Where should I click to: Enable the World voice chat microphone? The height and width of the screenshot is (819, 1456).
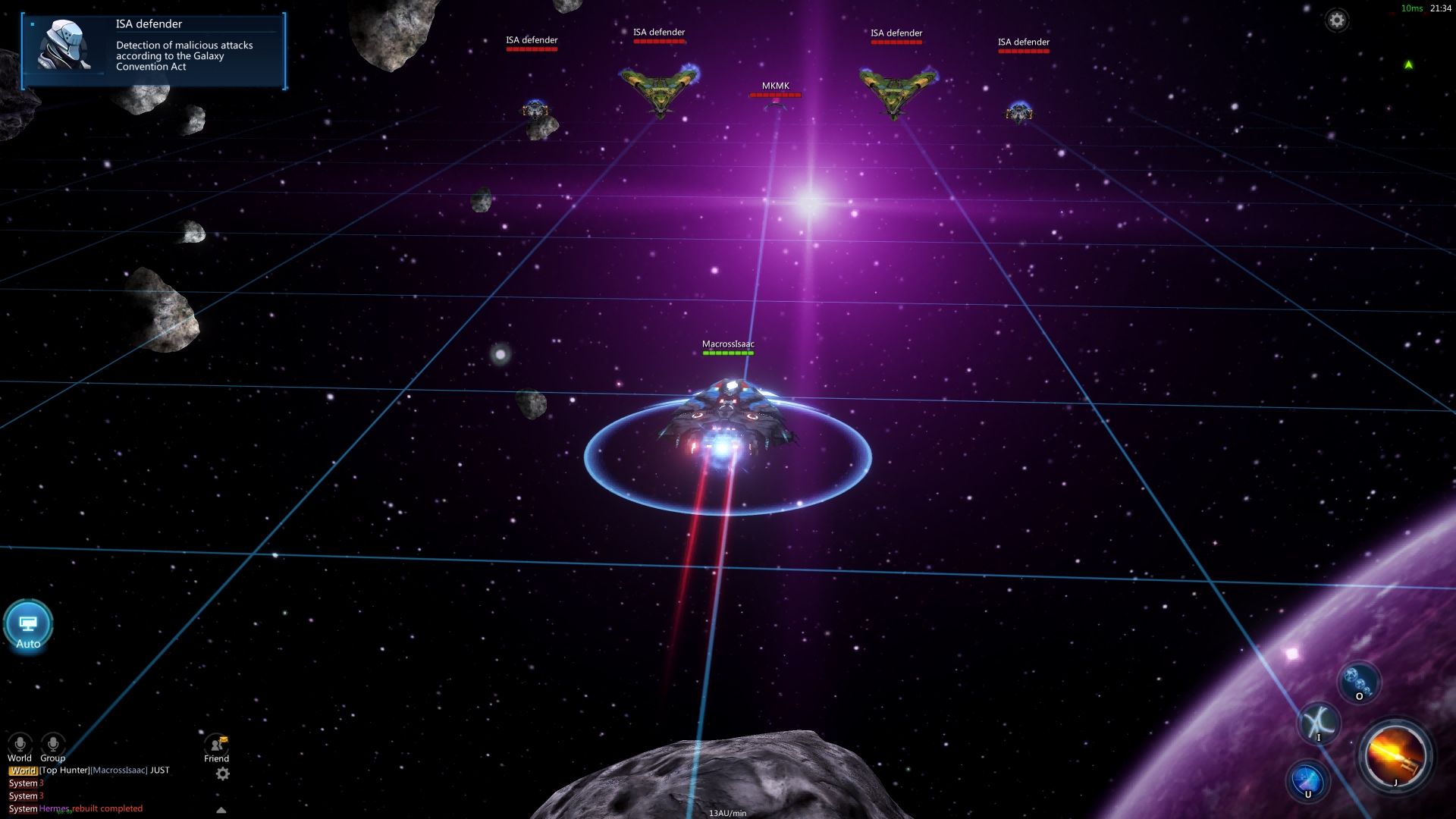pyautogui.click(x=20, y=744)
